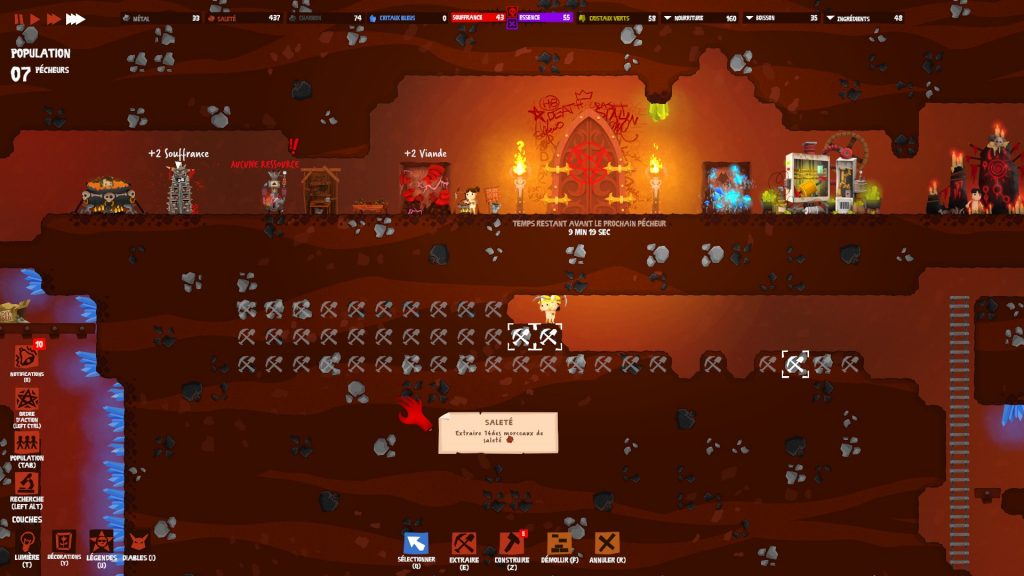Show the Population panel
This screenshot has width=1024, height=576.
tap(27, 444)
